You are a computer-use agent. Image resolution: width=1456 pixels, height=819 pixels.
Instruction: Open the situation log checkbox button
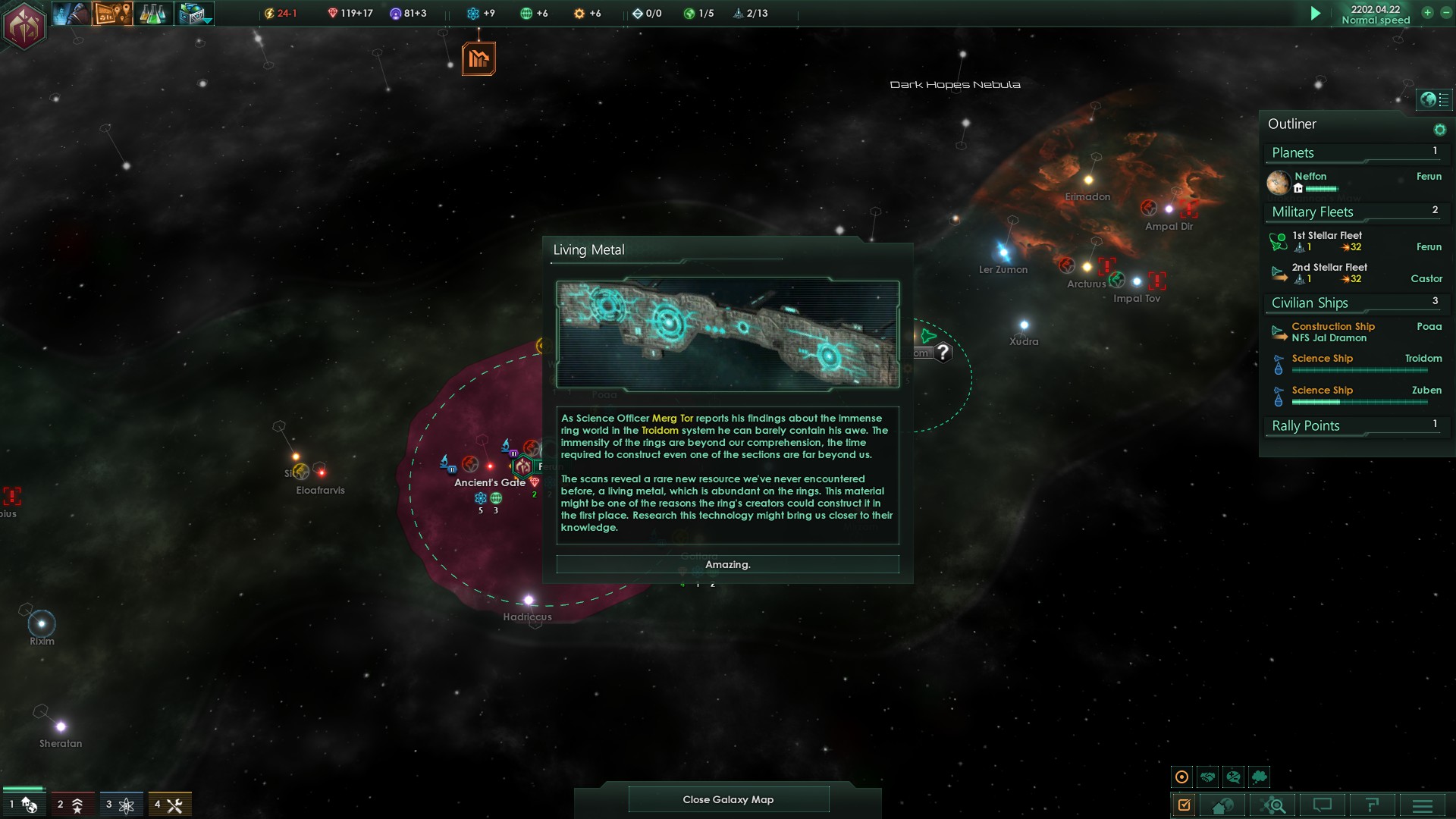(x=1184, y=805)
